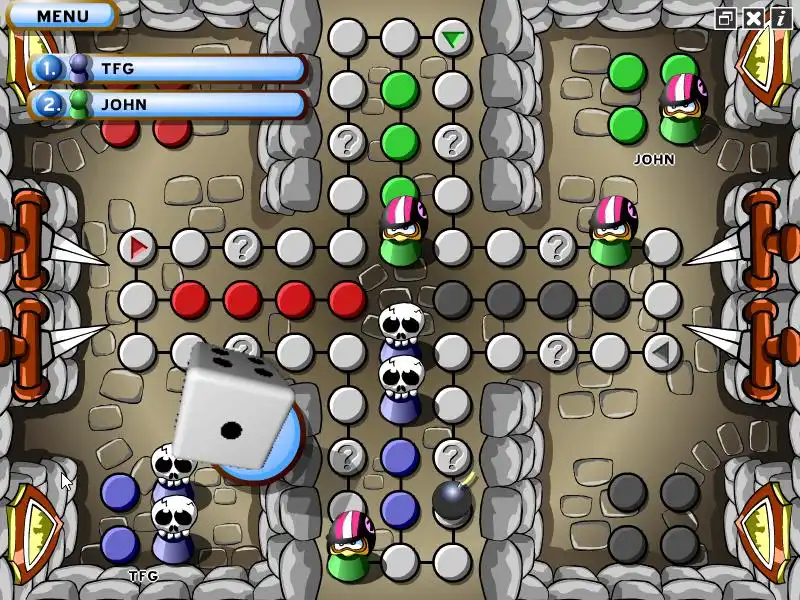Open the info button
Screen dimensions: 800x600
point(777,18)
